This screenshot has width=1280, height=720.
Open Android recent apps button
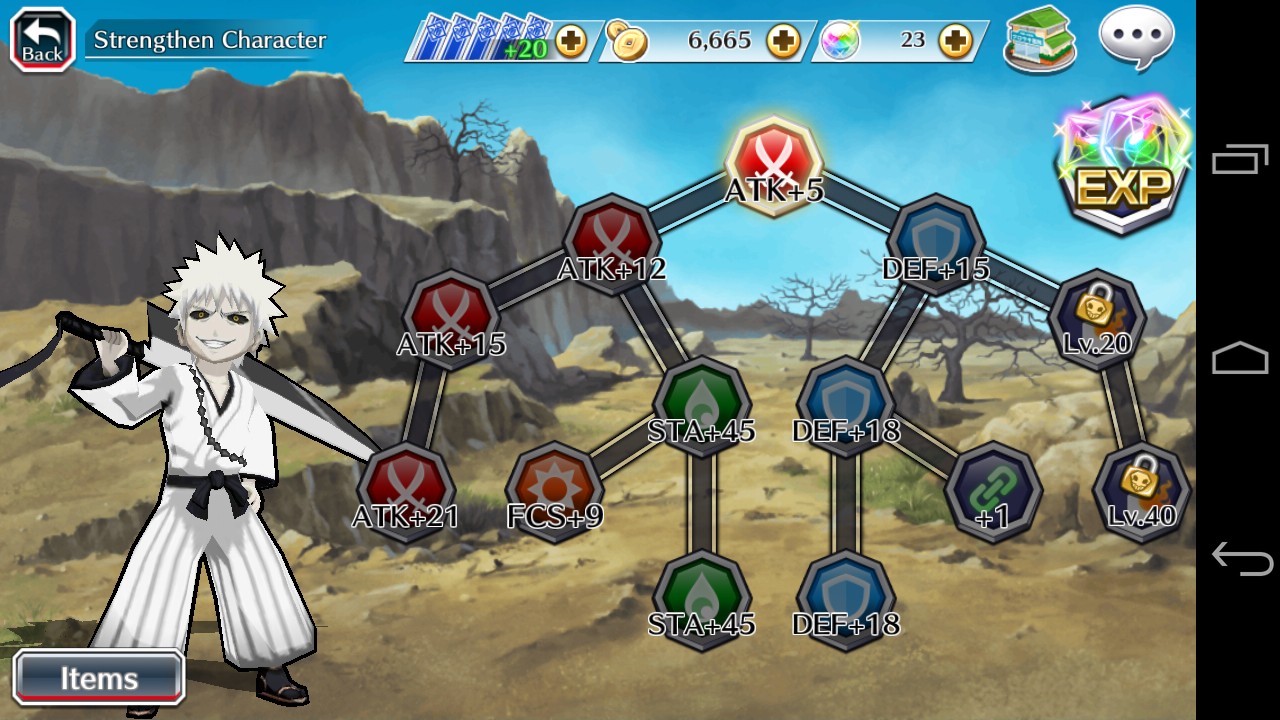click(x=1240, y=160)
